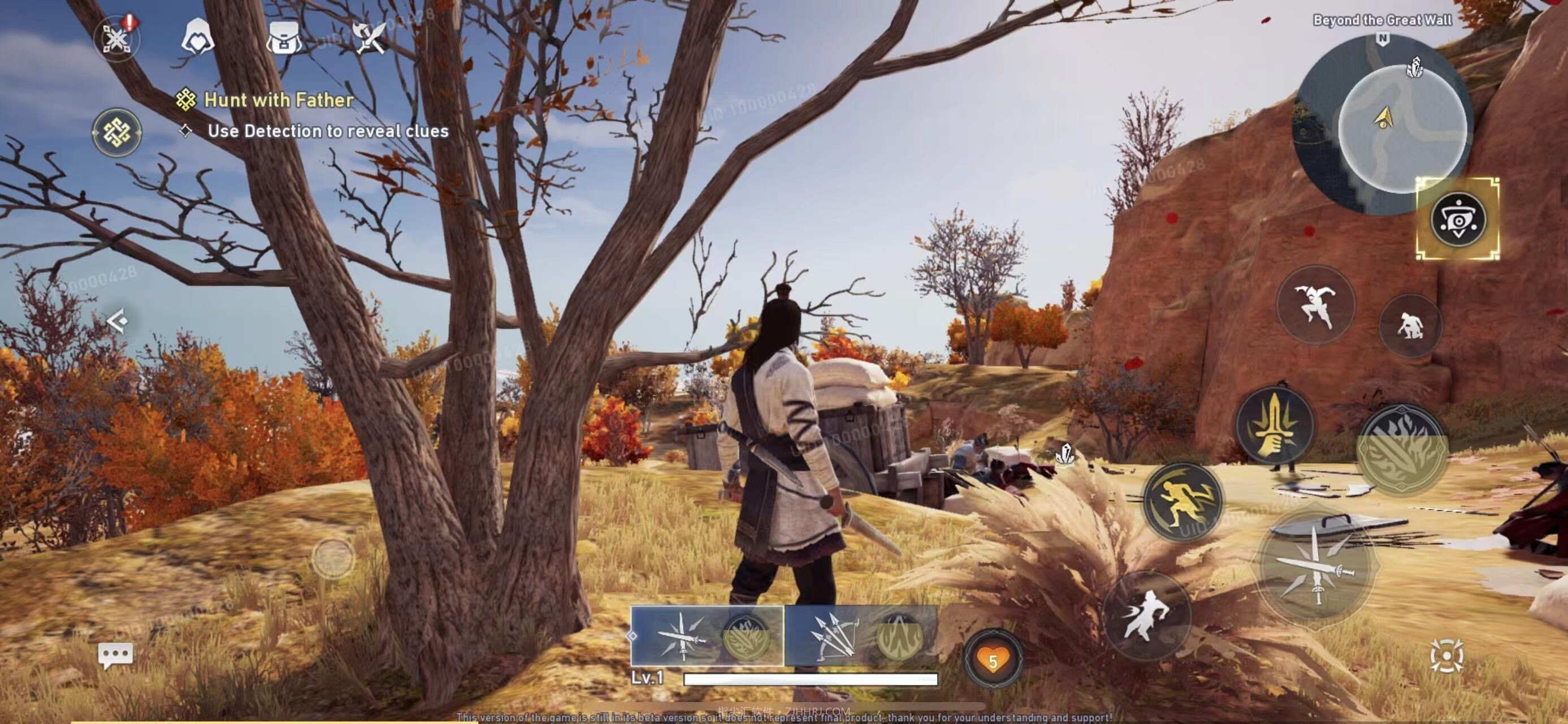The height and width of the screenshot is (724, 1568).
Task: Toggle the crouch stance button
Action: [1410, 326]
